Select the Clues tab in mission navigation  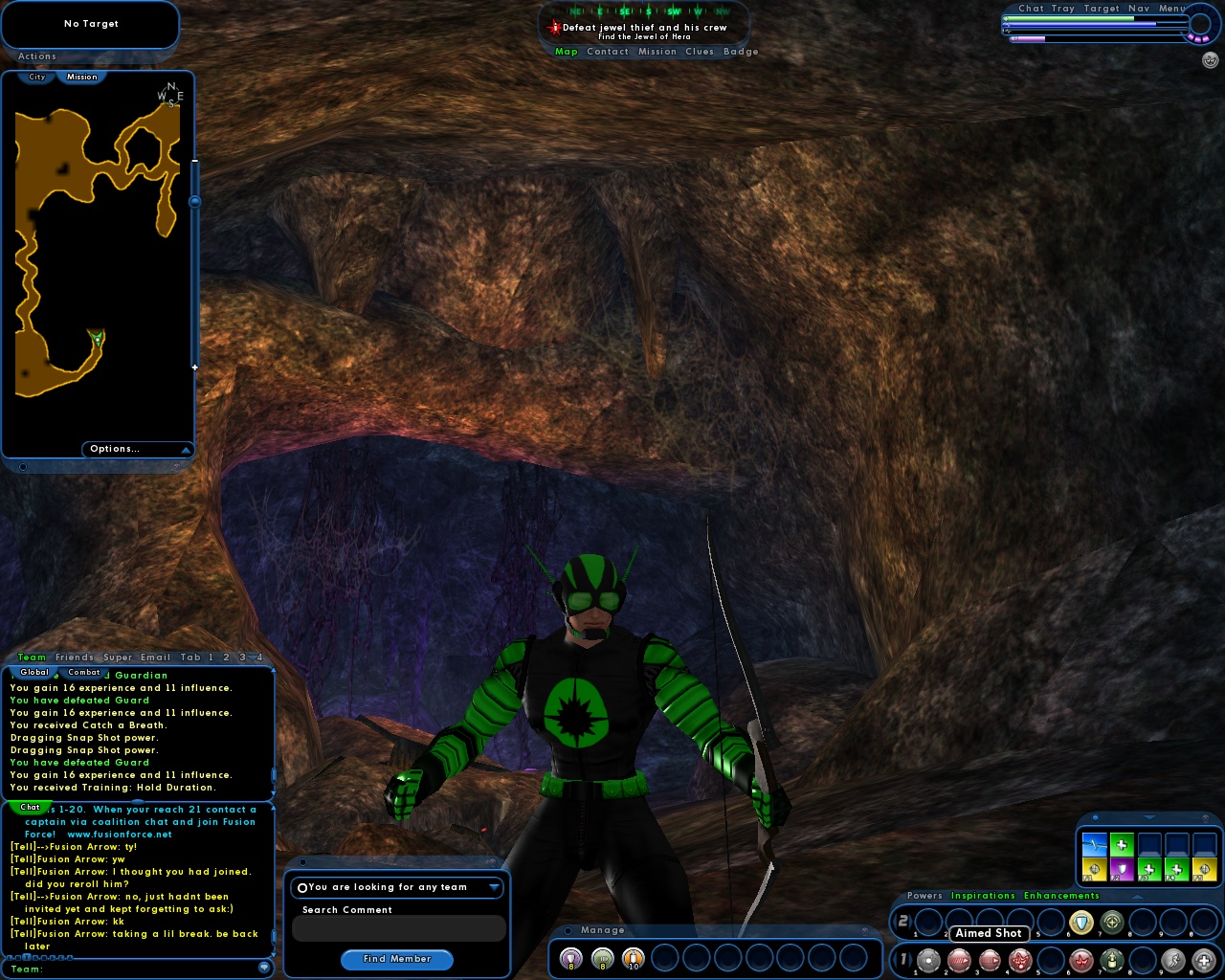pyautogui.click(x=700, y=52)
